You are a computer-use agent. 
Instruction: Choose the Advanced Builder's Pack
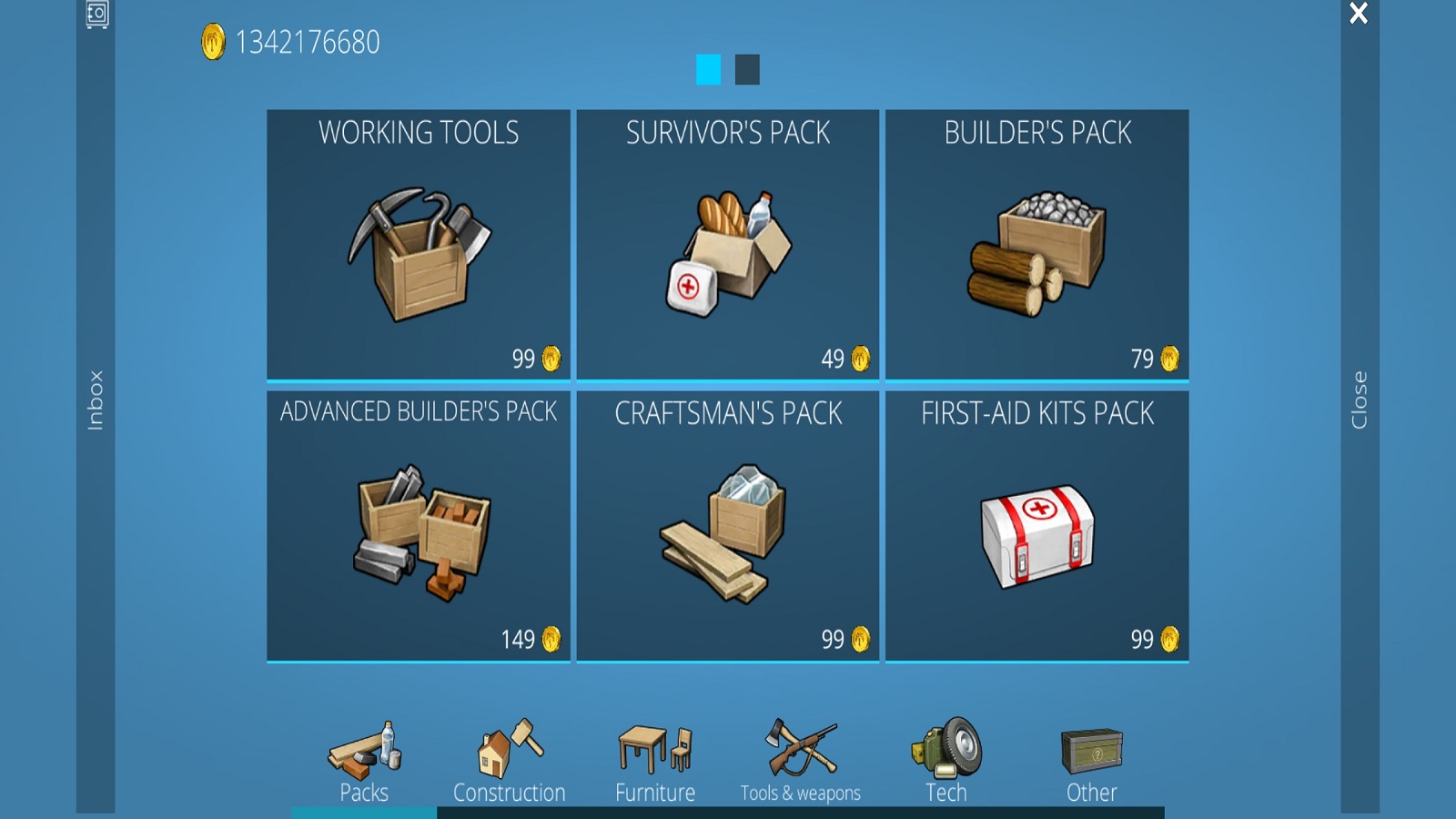419,526
